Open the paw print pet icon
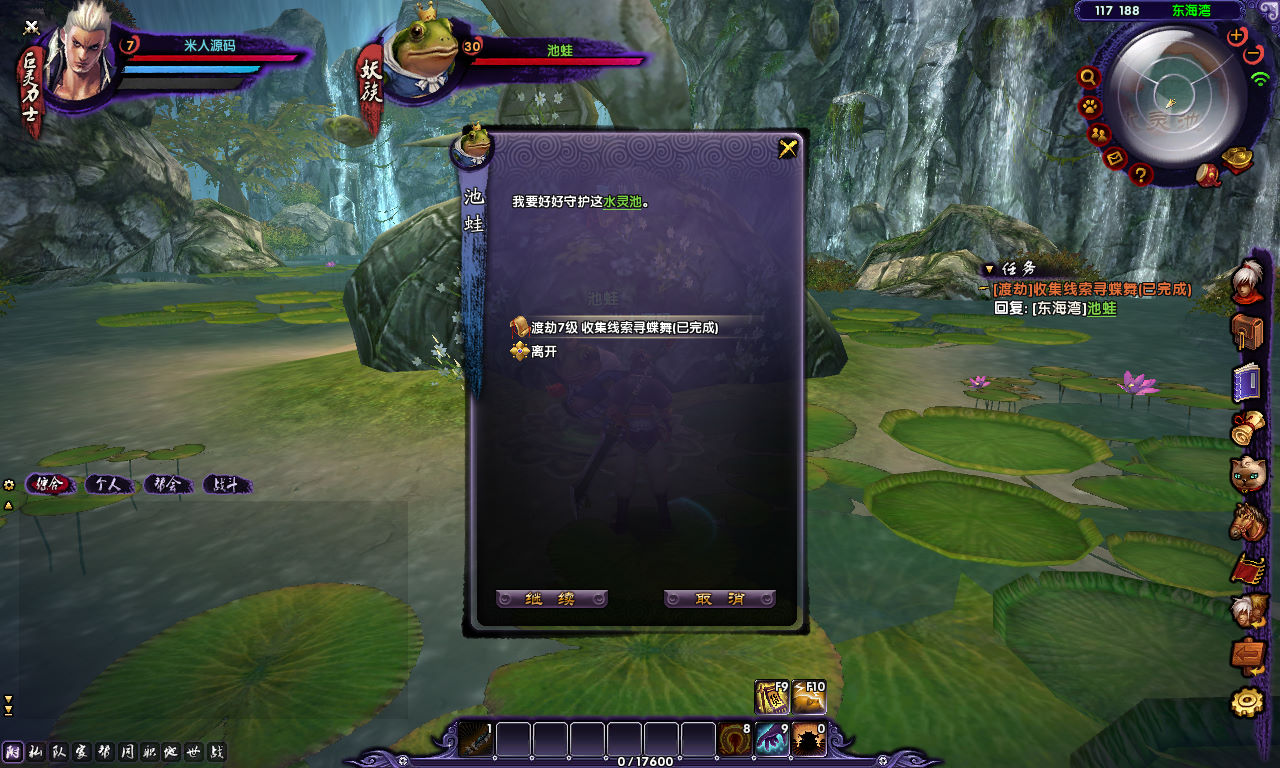This screenshot has height=768, width=1280. [x=1088, y=106]
